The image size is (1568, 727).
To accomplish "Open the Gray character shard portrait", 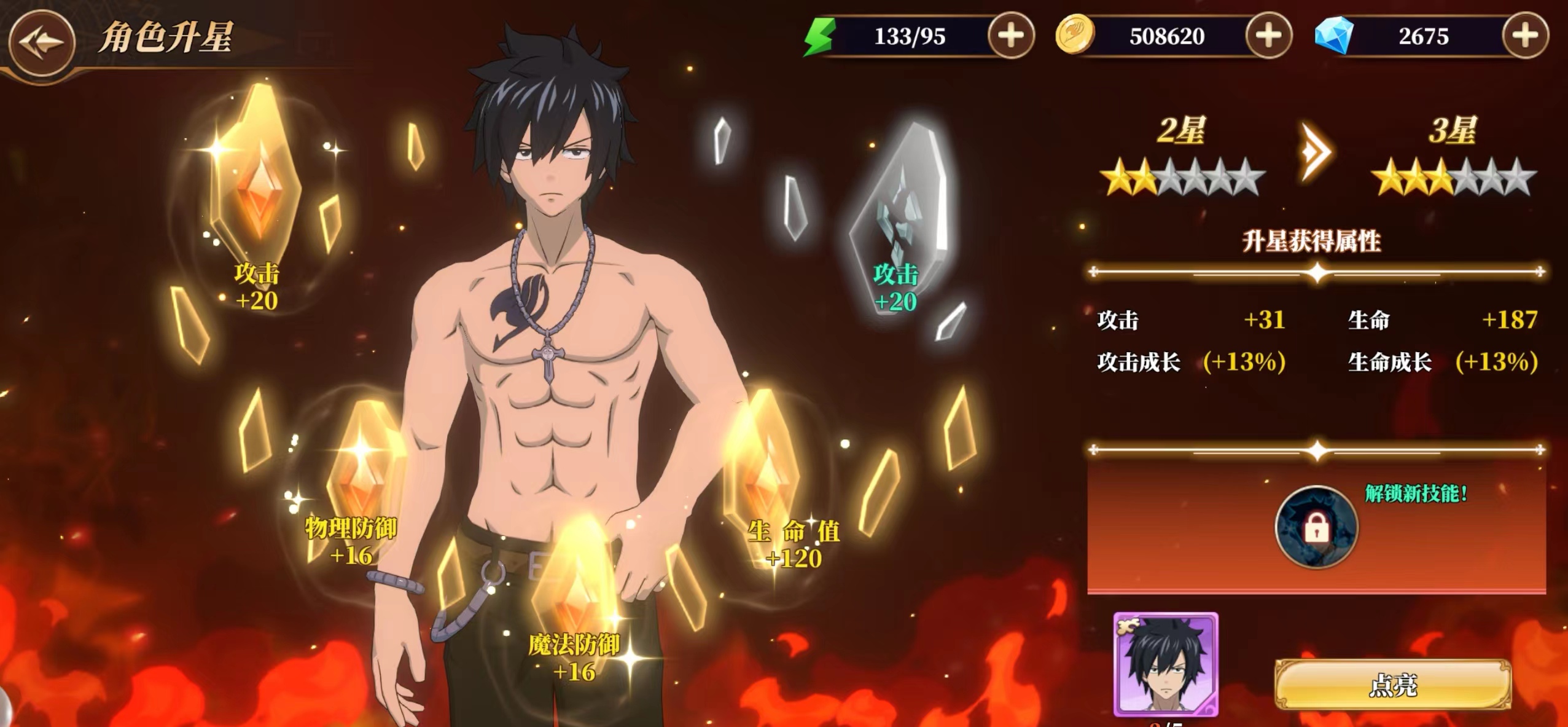I will 1165,665.
